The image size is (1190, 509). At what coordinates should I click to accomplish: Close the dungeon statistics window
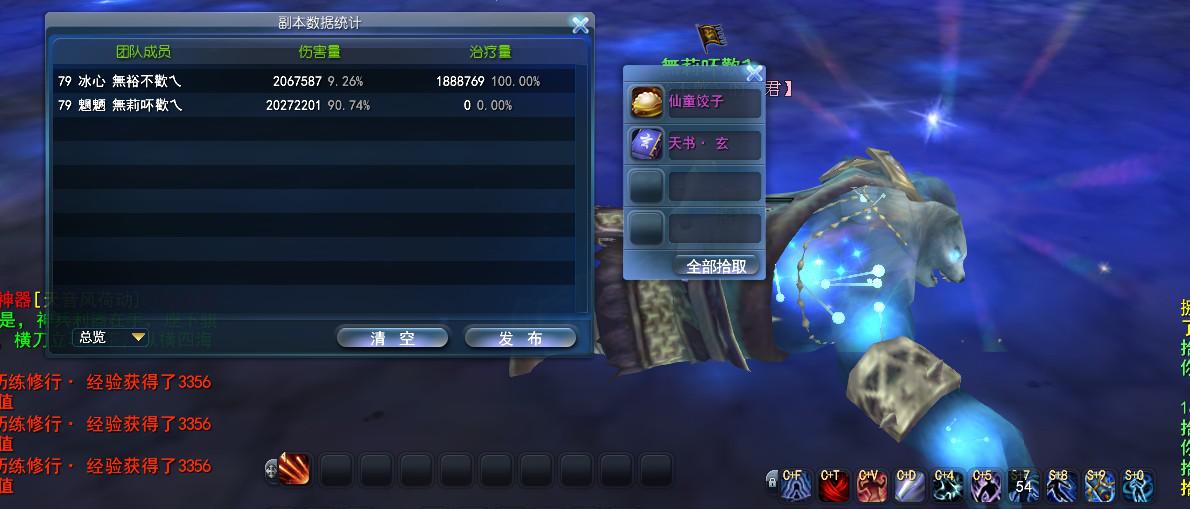tap(579, 25)
